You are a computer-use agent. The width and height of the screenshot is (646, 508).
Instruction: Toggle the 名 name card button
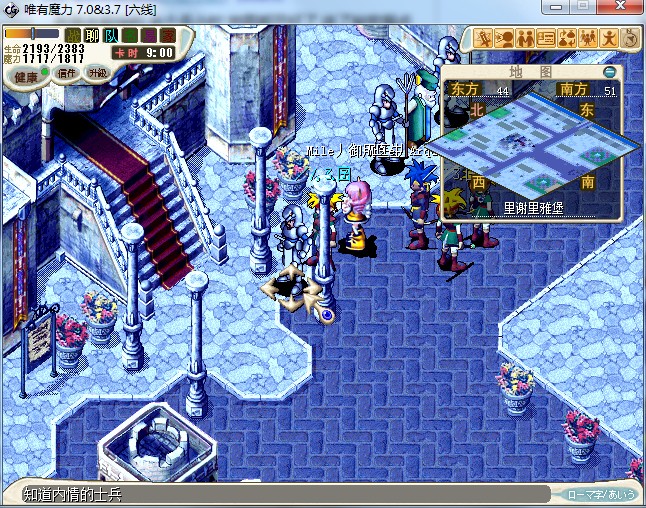coord(130,36)
